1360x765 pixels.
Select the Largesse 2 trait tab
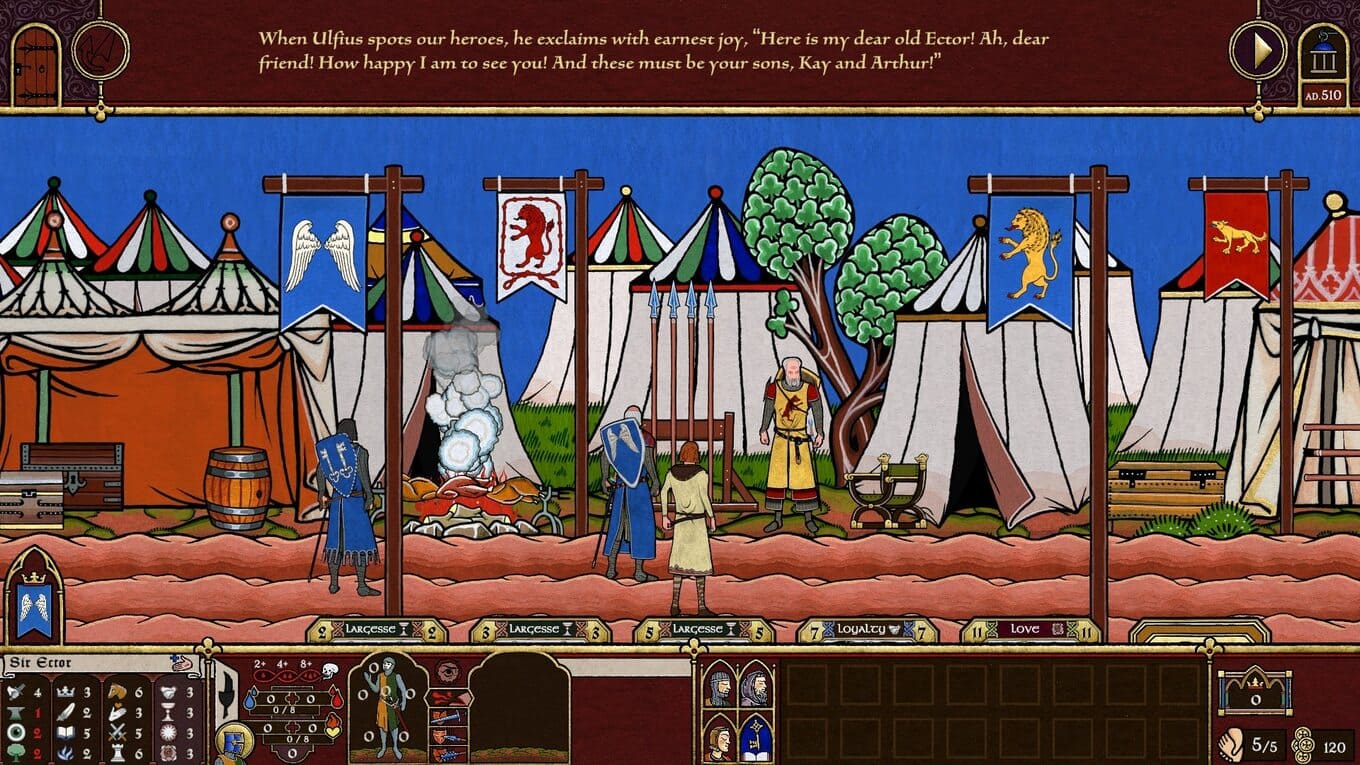(x=377, y=630)
